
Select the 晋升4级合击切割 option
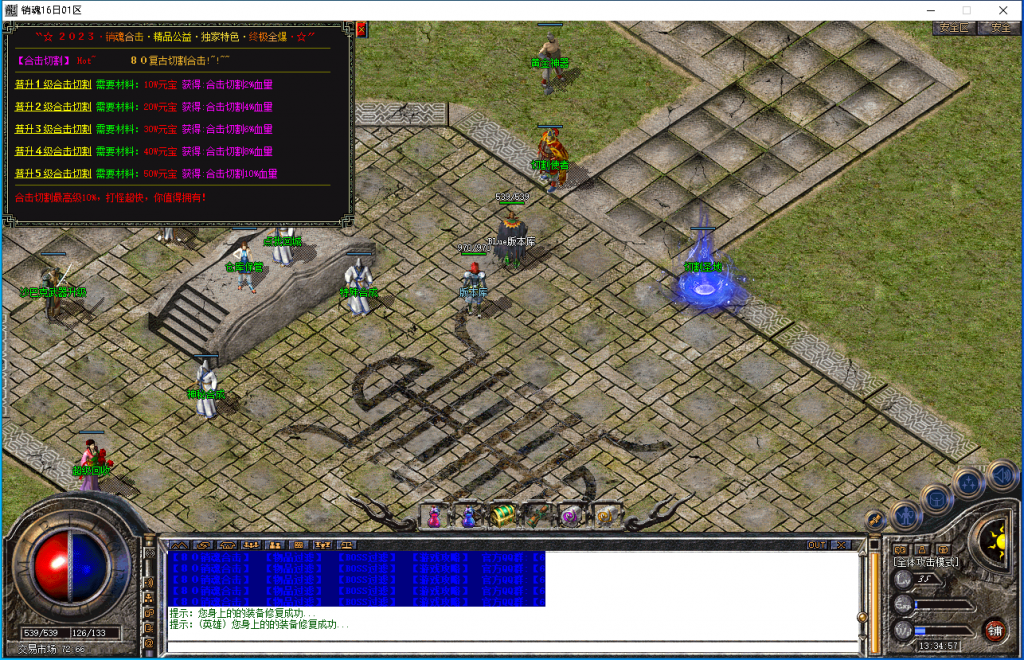point(53,152)
